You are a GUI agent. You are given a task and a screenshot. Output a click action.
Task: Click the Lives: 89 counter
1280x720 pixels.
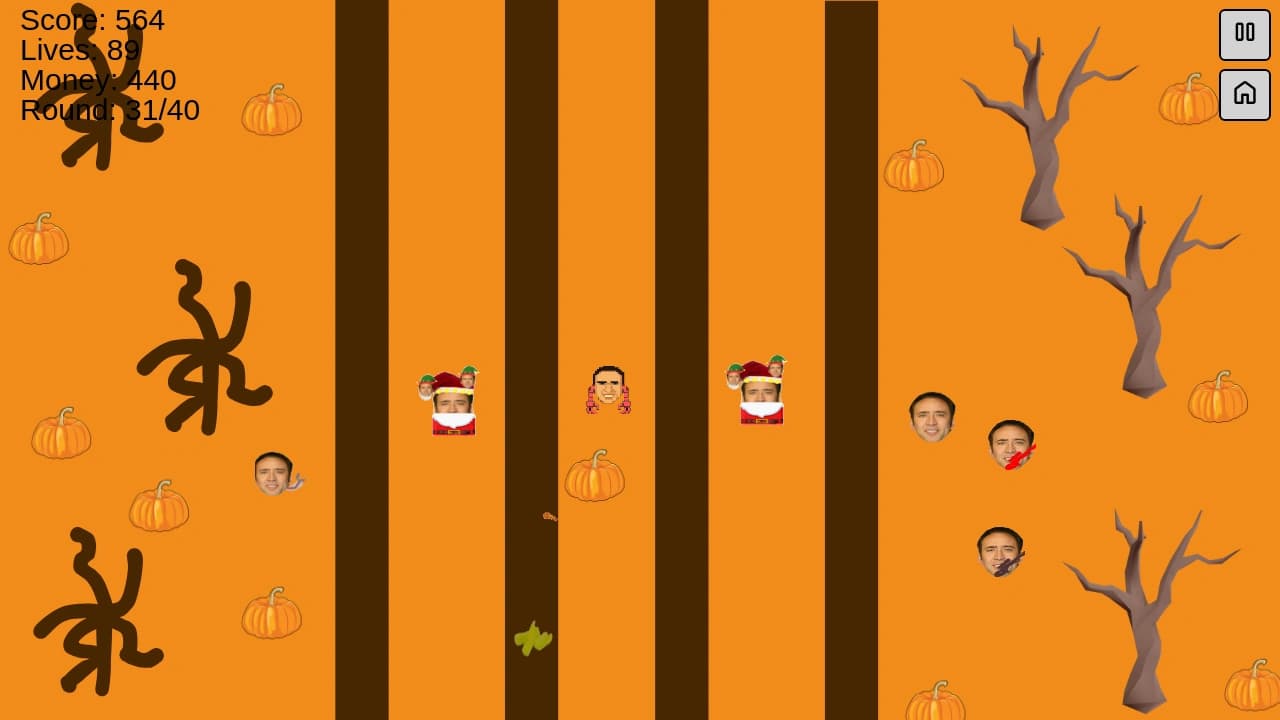pyautogui.click(x=78, y=50)
